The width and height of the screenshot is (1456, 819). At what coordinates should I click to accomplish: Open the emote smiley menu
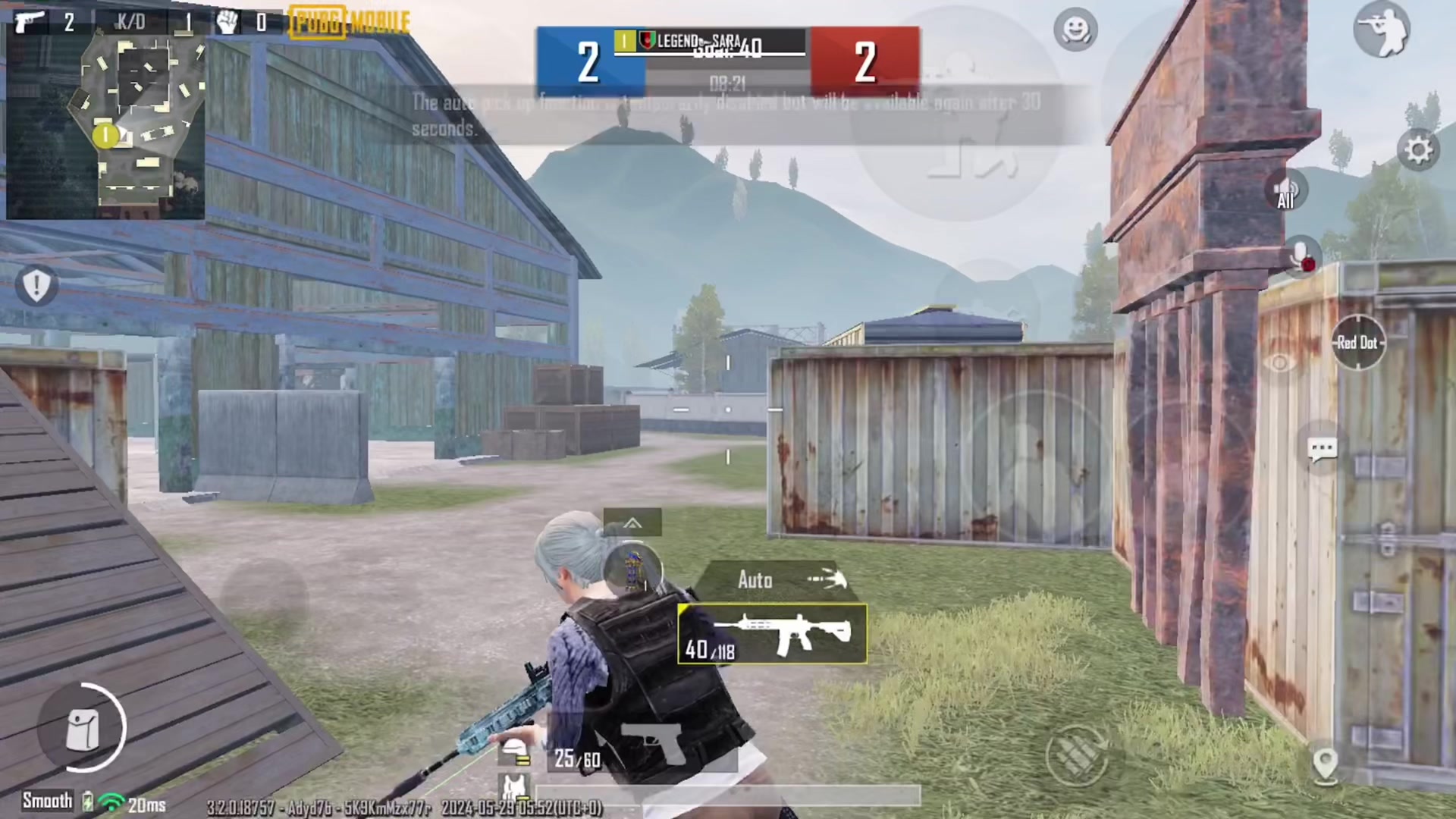tap(1075, 30)
